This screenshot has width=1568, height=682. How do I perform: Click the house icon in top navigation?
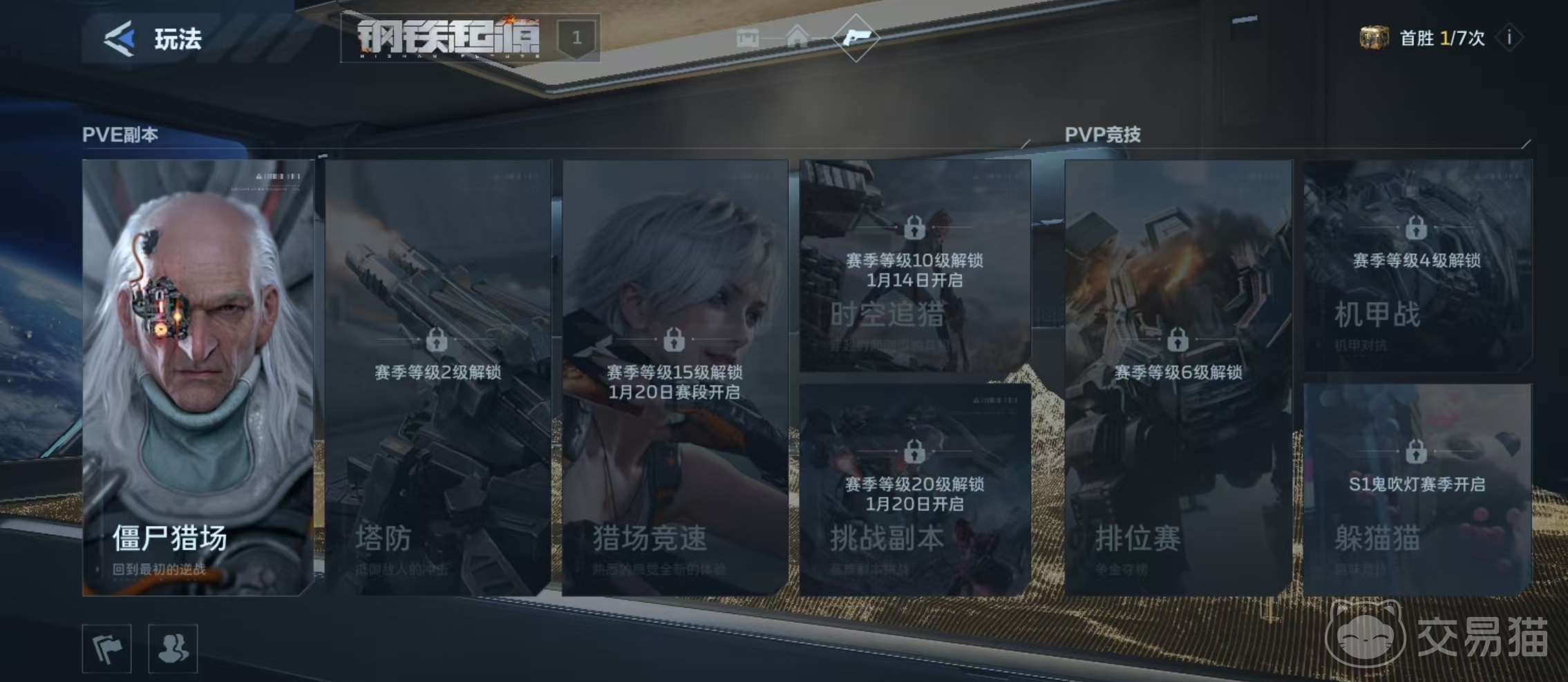tap(797, 36)
